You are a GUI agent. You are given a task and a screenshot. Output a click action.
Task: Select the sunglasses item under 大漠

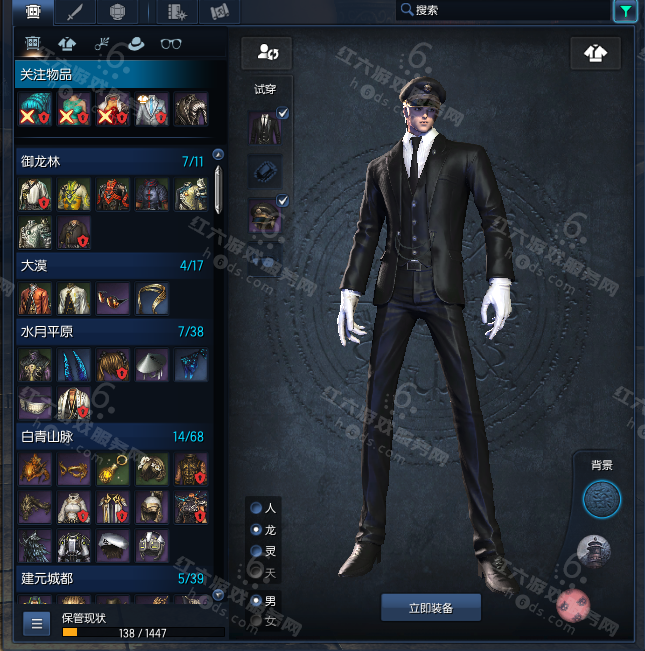(114, 298)
